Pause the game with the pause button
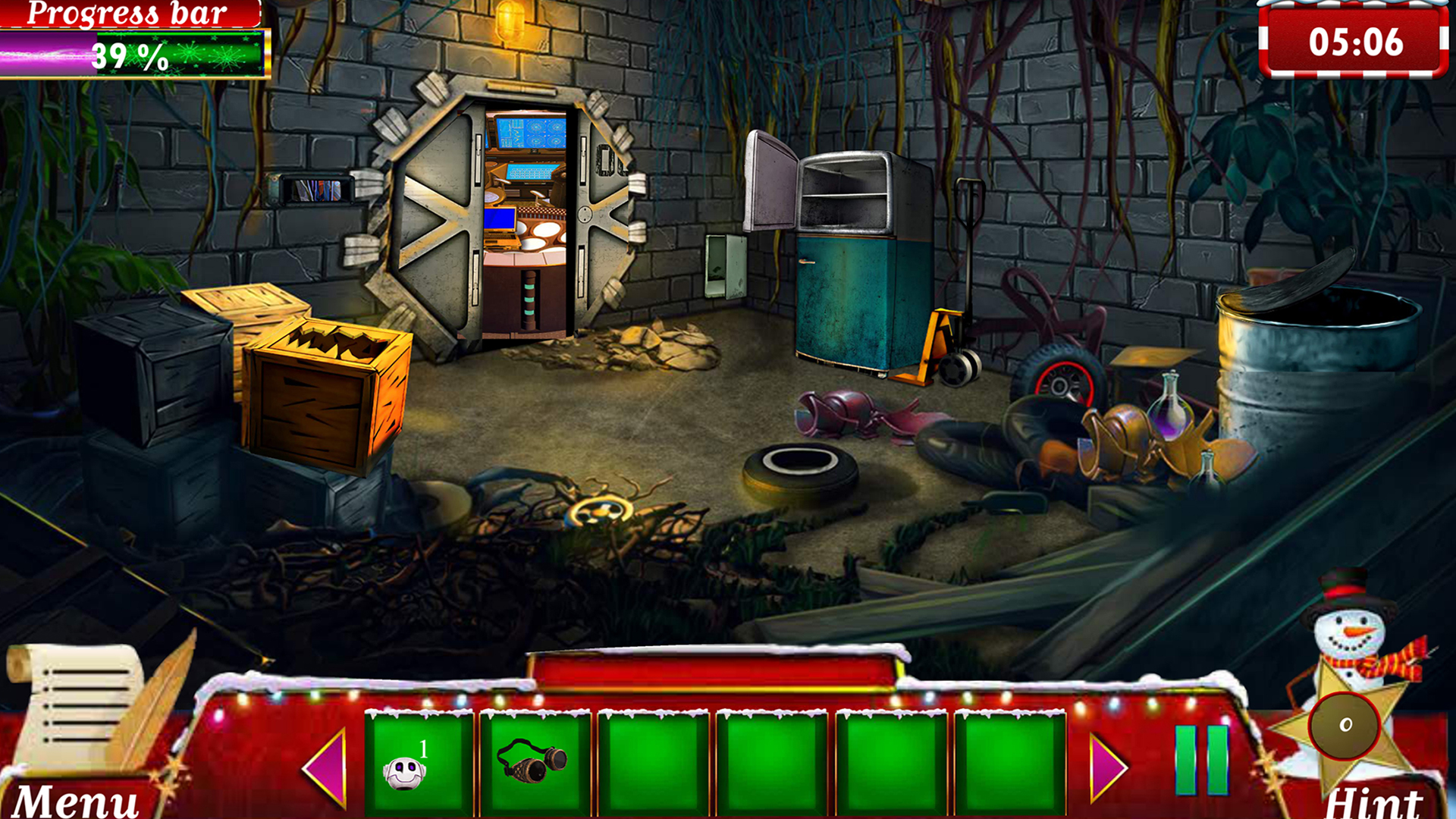1456x819 pixels. pos(1202,762)
